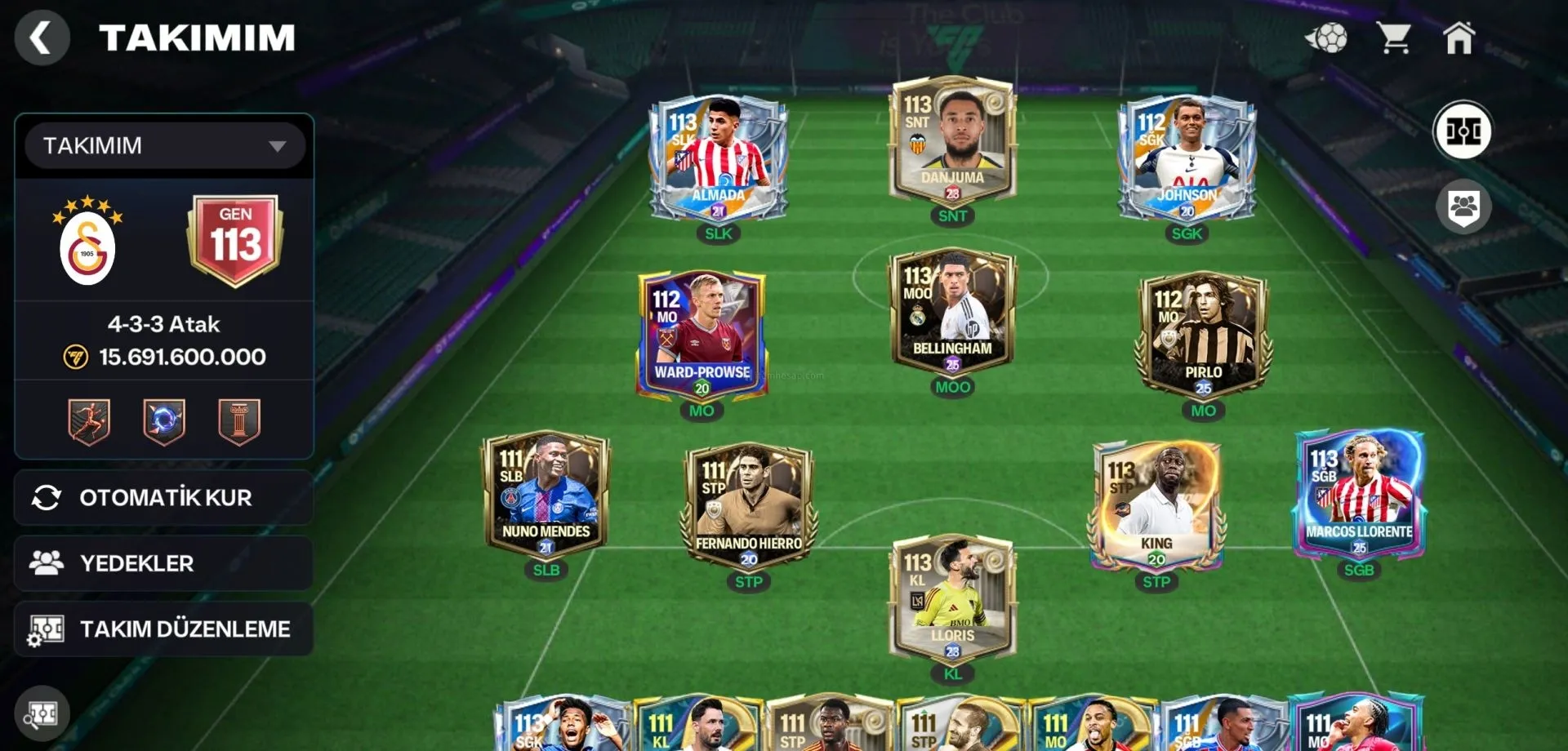This screenshot has height=751, width=1568.
Task: Select Nuno Mendes left back card
Action: coord(546,494)
